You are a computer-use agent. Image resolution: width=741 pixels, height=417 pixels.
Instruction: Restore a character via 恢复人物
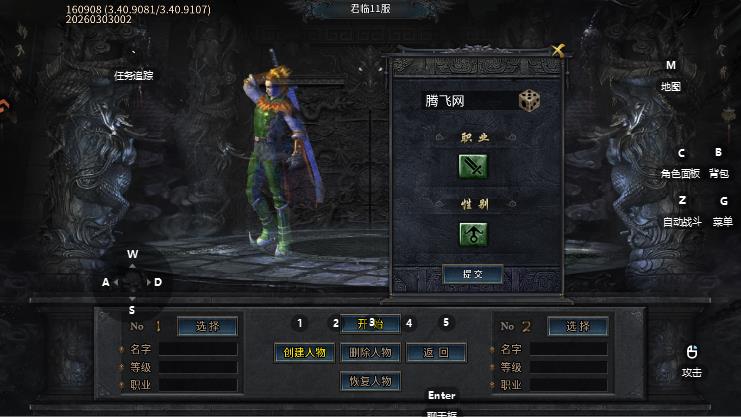point(370,381)
